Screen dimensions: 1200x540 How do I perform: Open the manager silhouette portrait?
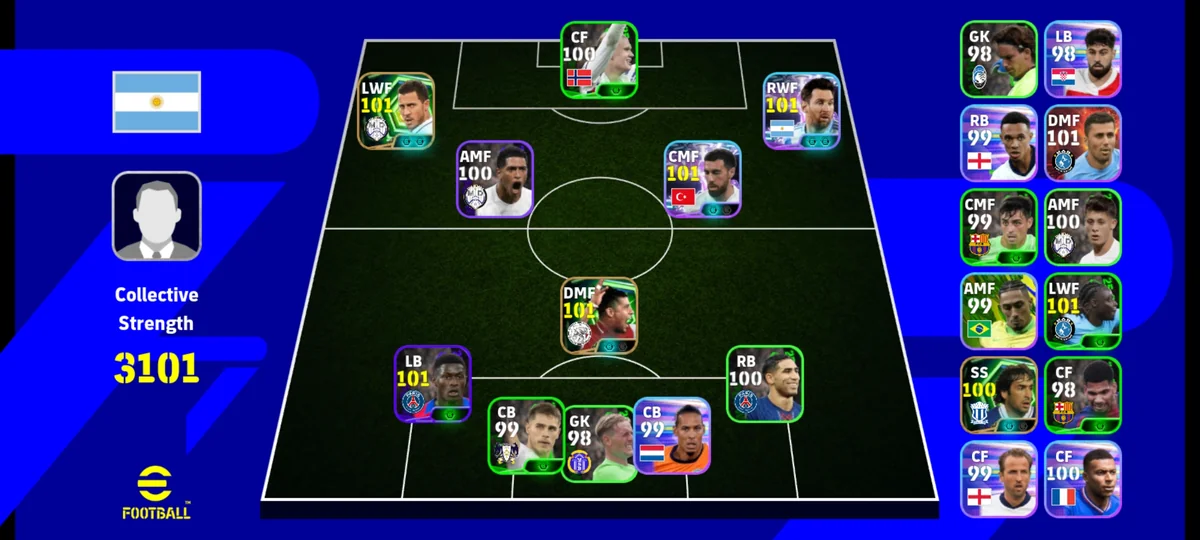156,216
